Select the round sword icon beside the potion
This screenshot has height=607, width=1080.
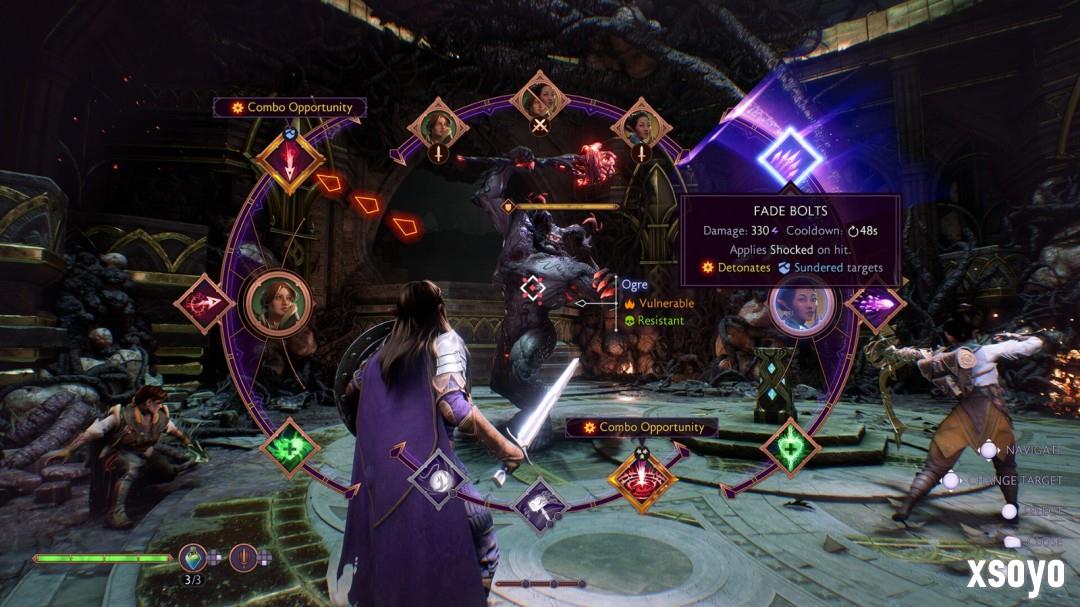tap(243, 557)
